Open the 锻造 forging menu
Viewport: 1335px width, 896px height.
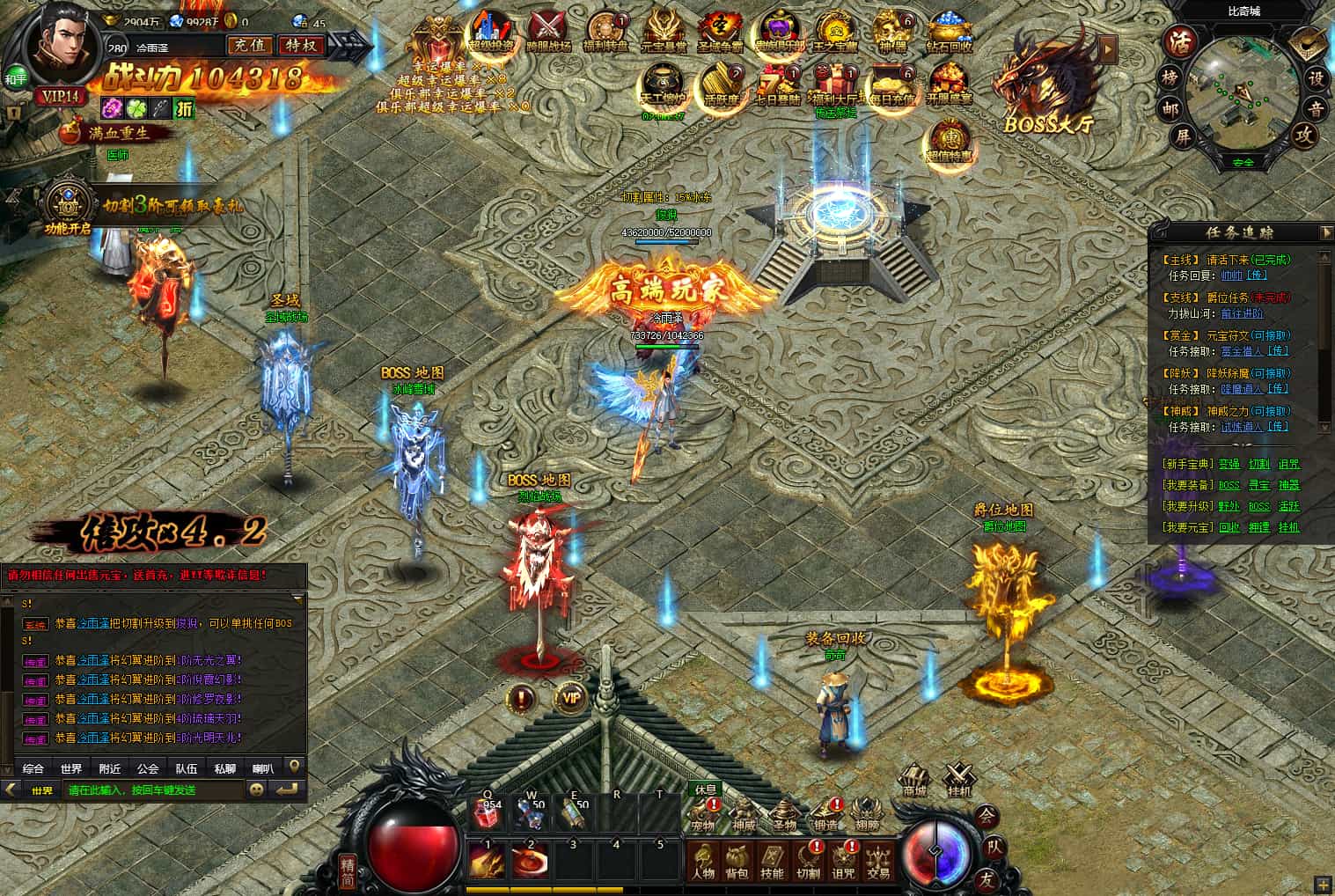click(825, 815)
